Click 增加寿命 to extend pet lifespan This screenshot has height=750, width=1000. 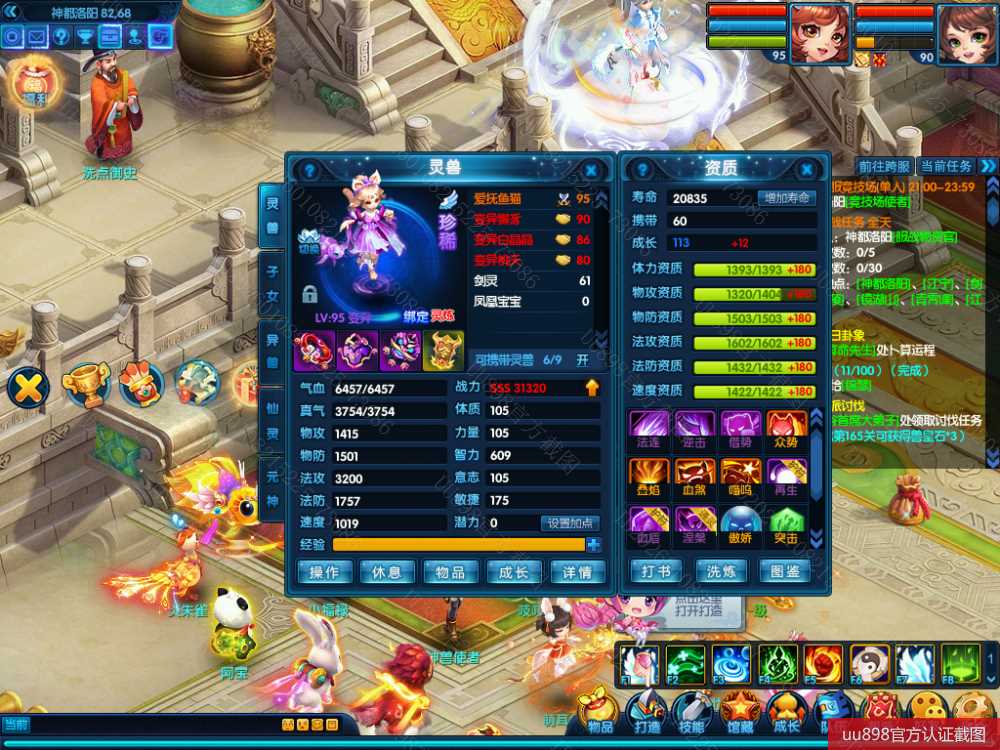(786, 198)
